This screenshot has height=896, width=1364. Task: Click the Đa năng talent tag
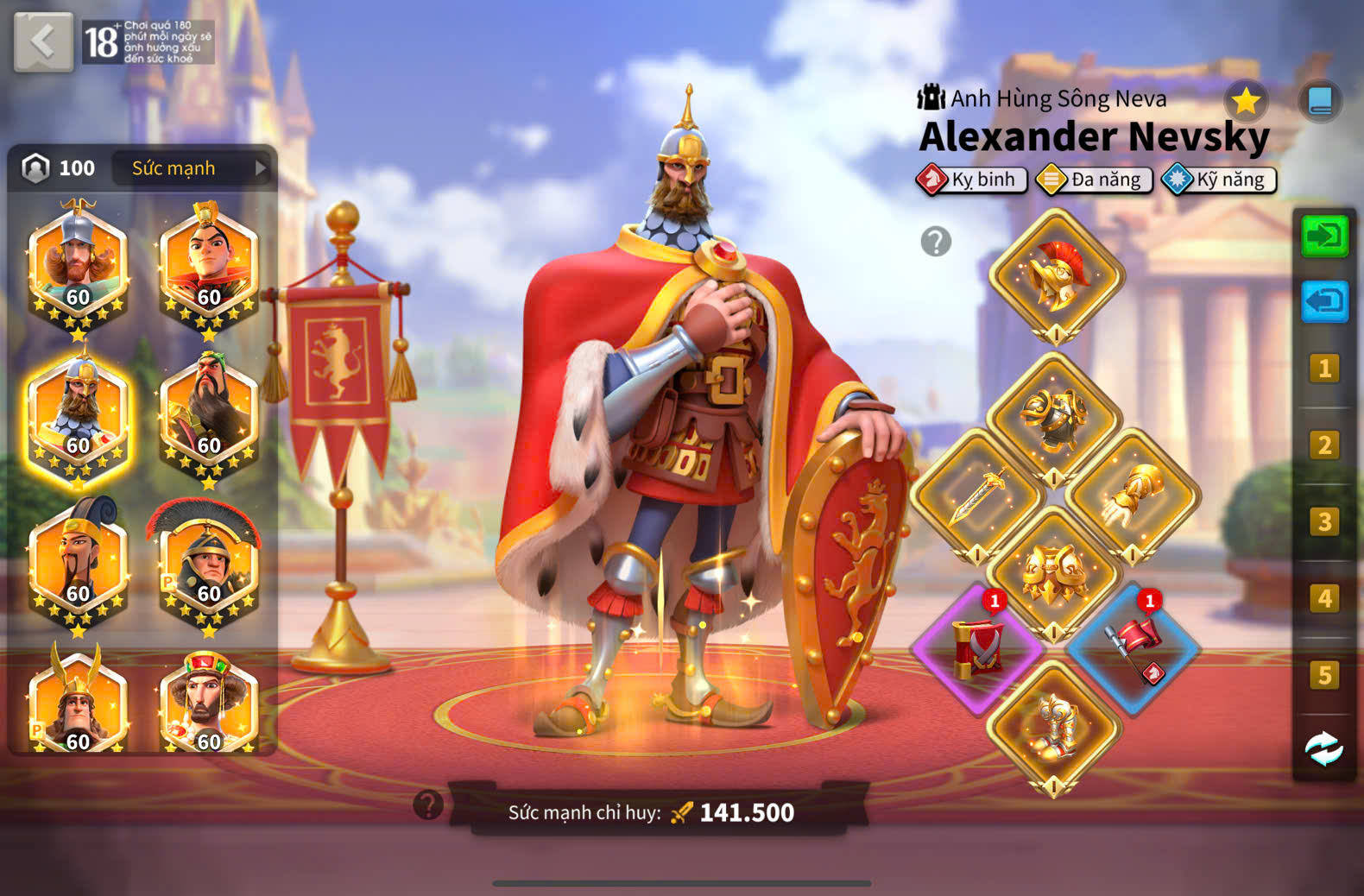1095,180
